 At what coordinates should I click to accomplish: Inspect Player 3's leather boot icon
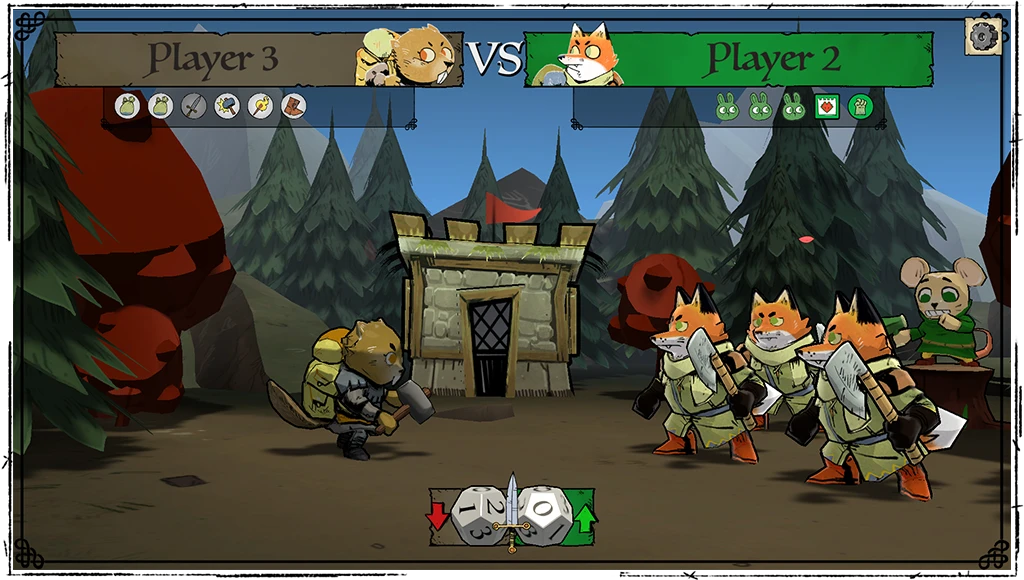coord(293,106)
